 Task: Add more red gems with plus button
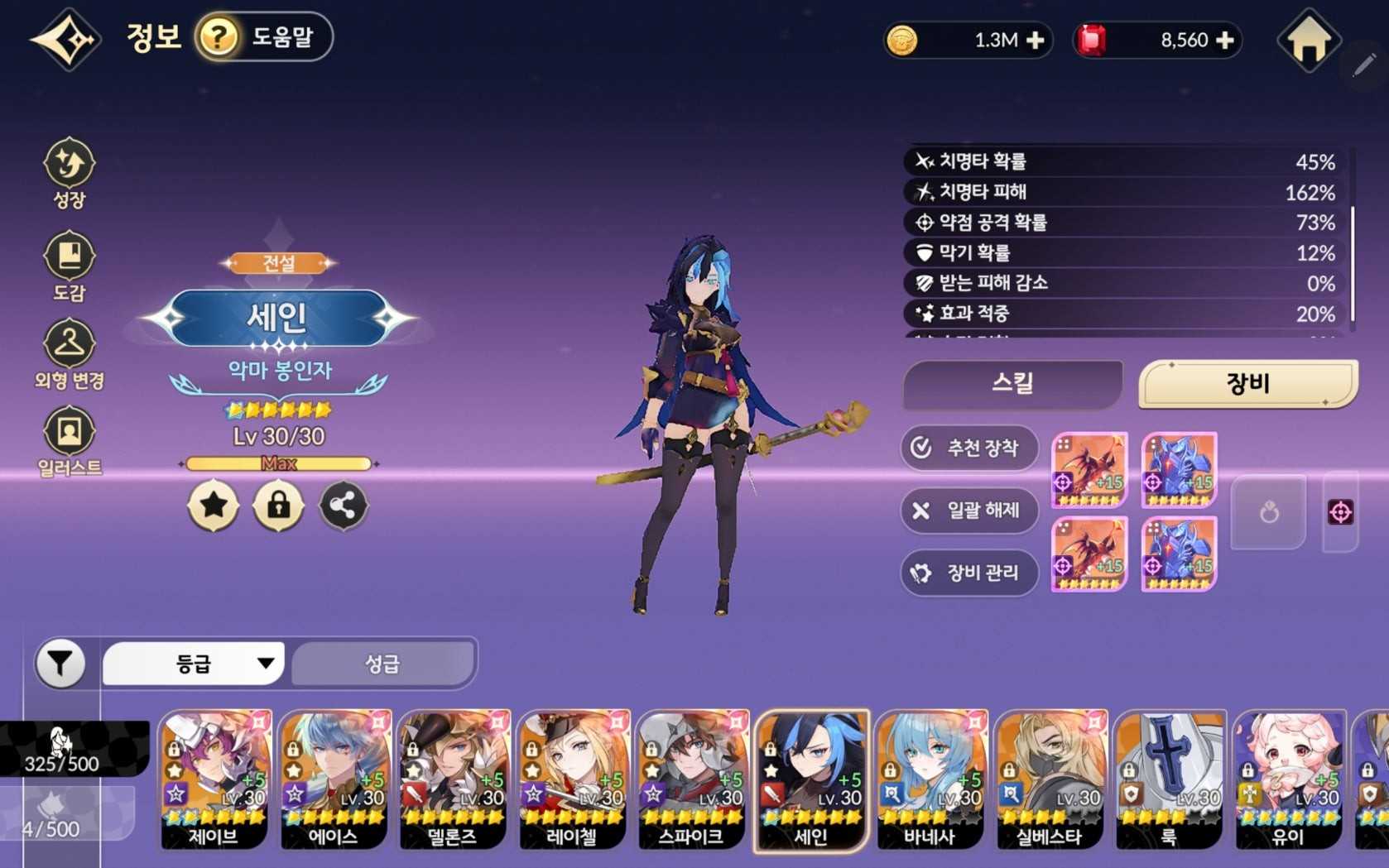[x=1225, y=41]
